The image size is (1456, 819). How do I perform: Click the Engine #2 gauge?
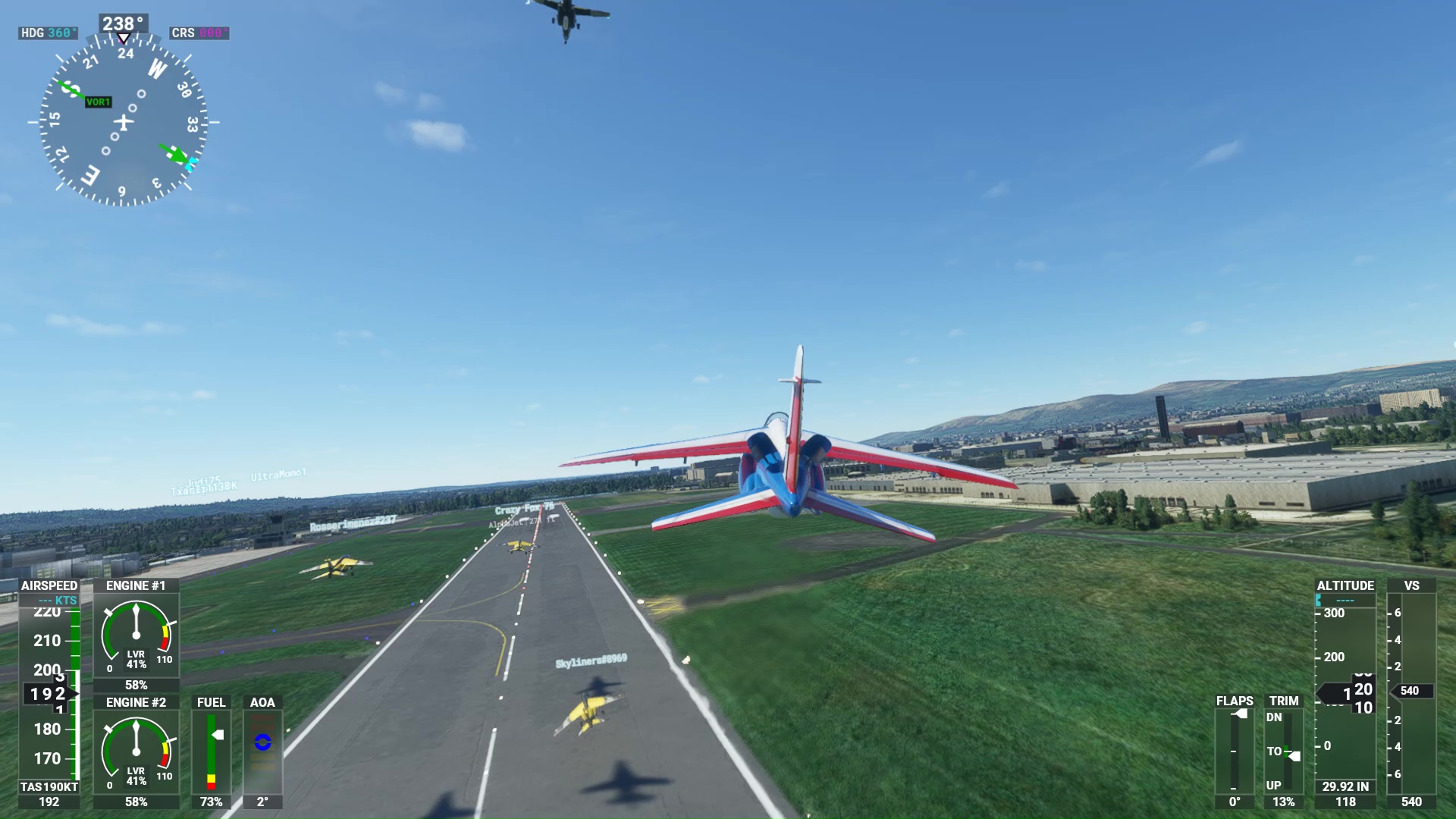136,752
